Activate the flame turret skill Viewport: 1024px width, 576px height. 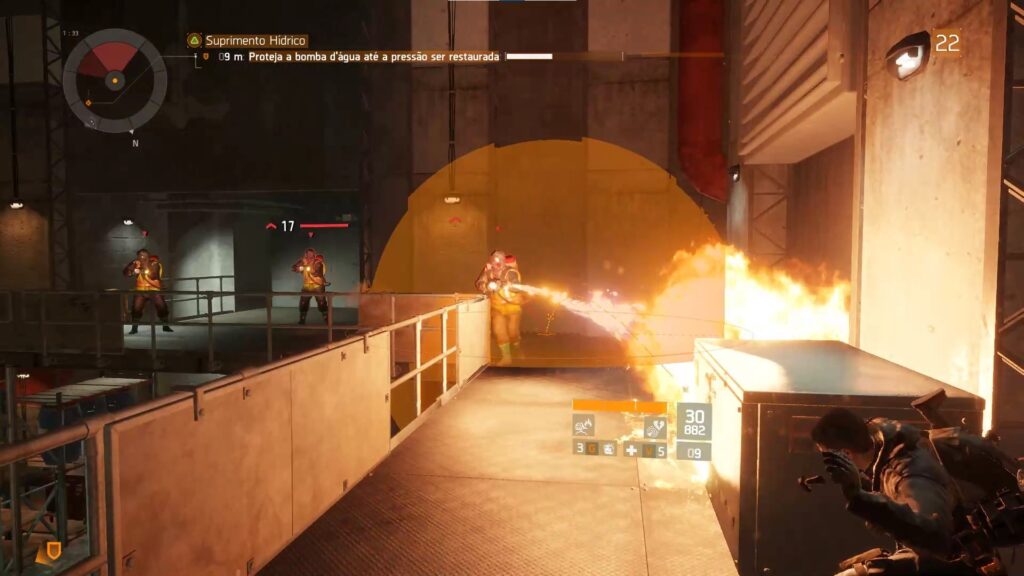[583, 426]
